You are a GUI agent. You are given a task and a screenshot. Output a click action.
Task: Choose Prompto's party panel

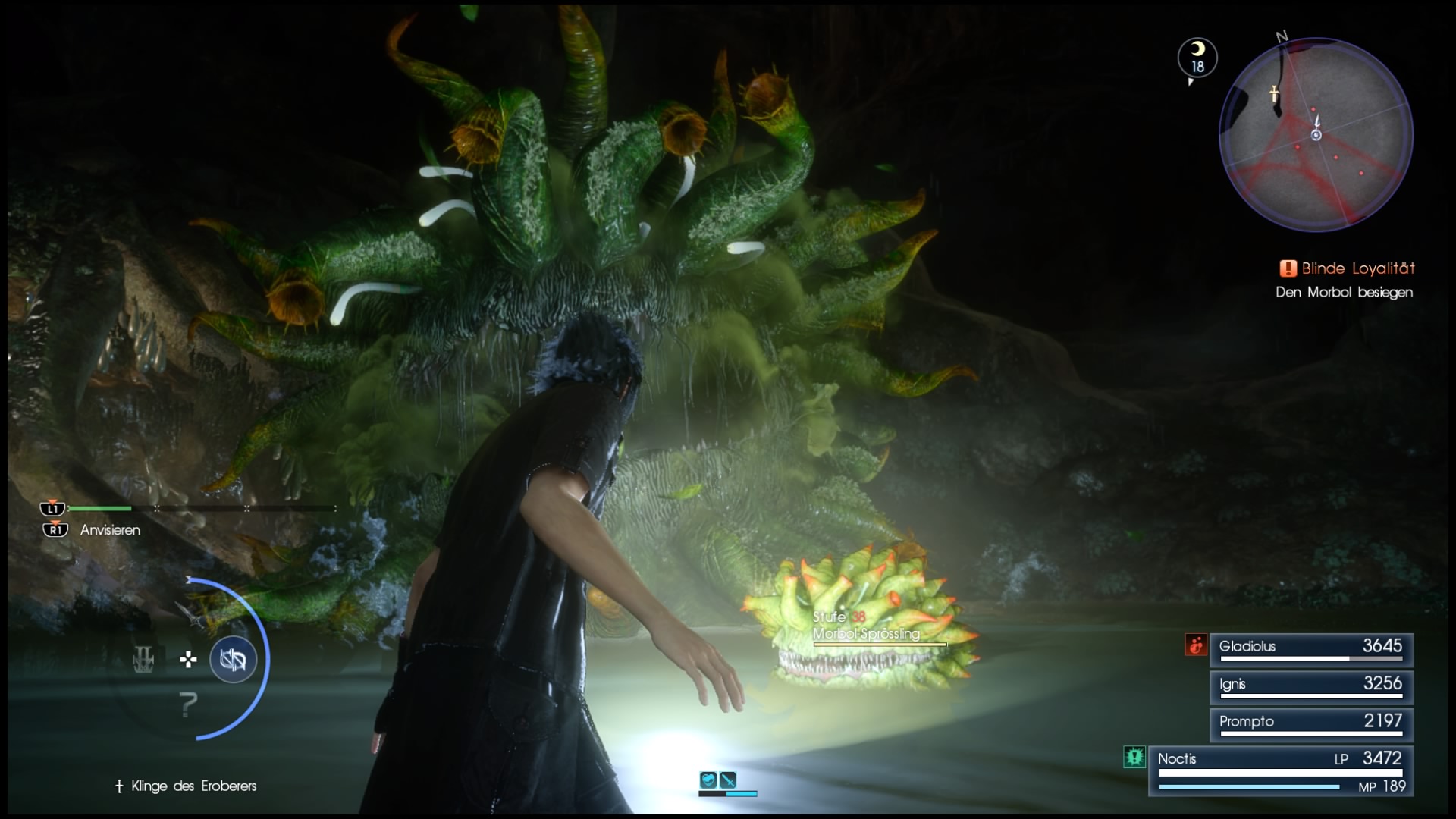click(x=1310, y=723)
